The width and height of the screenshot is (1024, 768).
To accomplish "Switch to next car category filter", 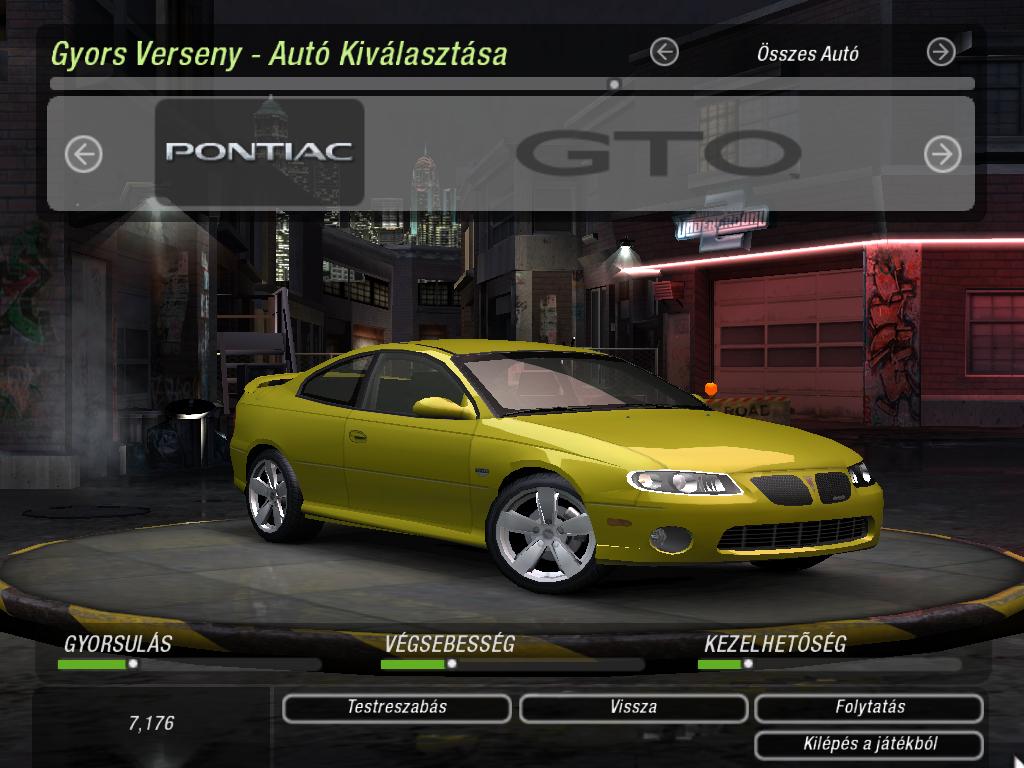I will [941, 52].
